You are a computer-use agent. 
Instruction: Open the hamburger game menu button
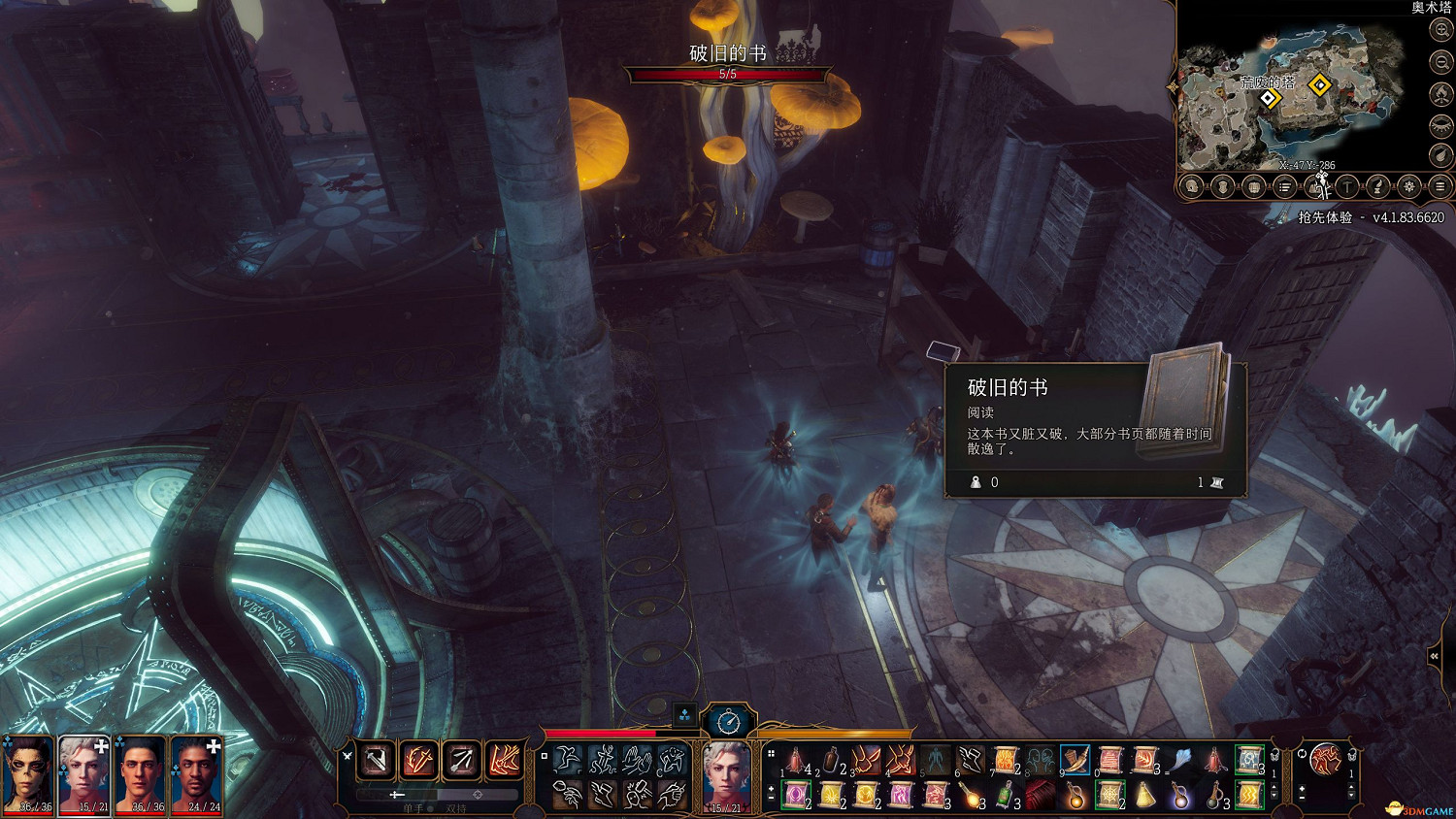click(1440, 186)
